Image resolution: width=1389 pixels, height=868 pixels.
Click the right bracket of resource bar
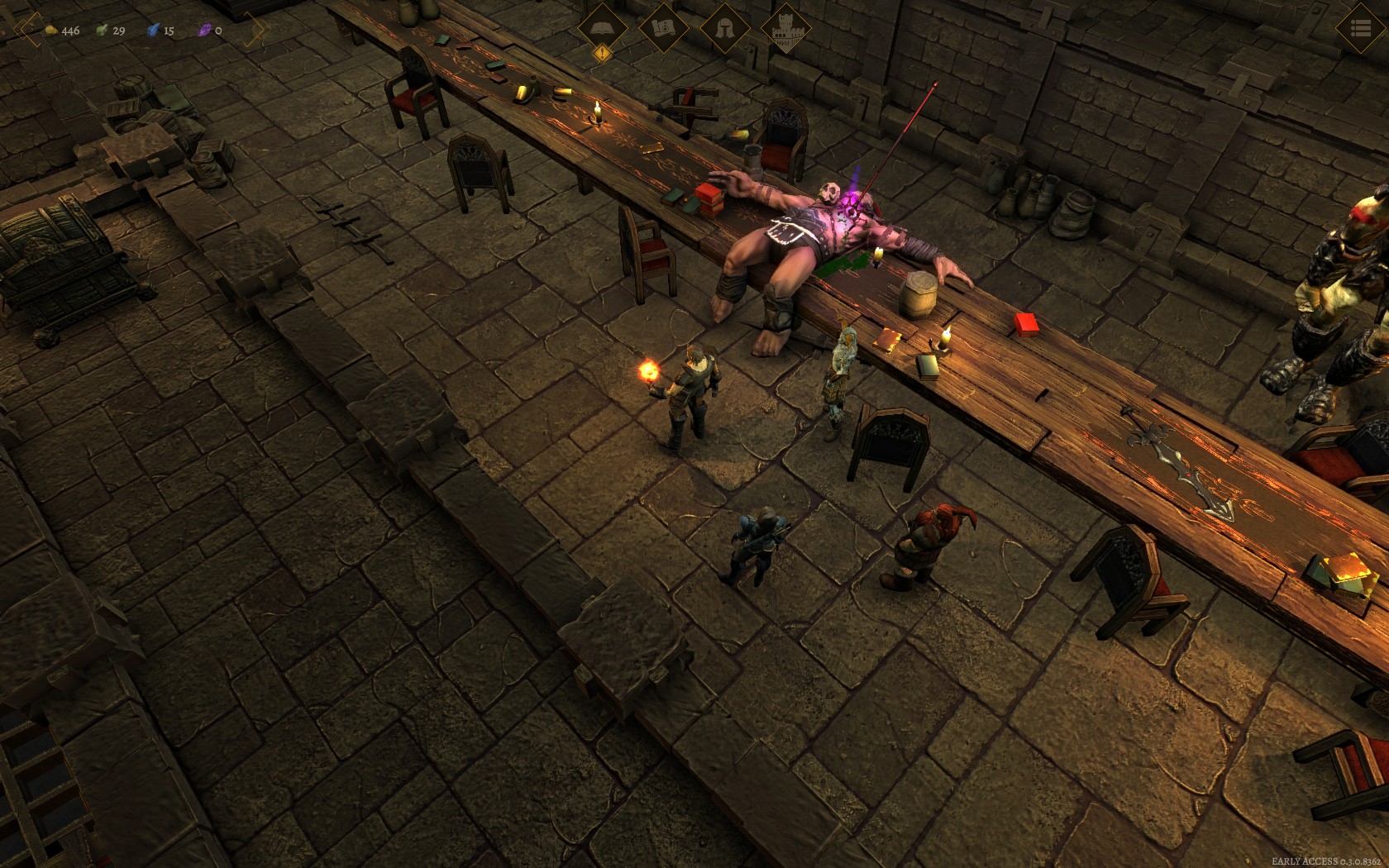click(x=259, y=31)
